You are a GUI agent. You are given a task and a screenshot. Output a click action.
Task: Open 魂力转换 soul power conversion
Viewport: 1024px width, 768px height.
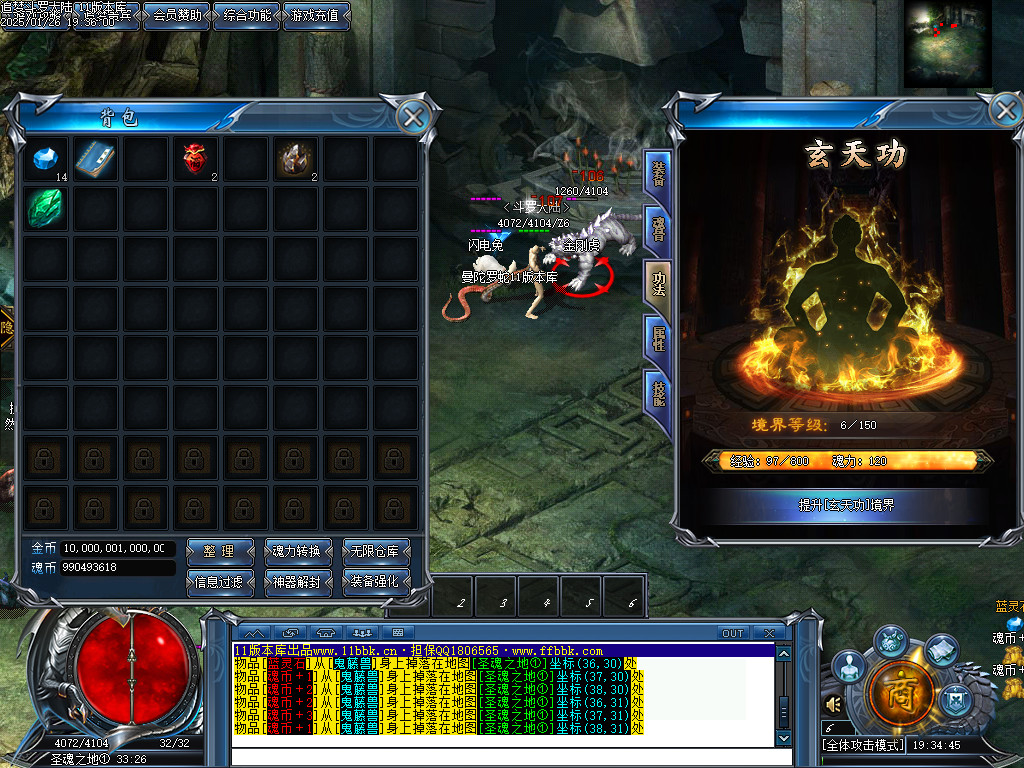click(297, 551)
